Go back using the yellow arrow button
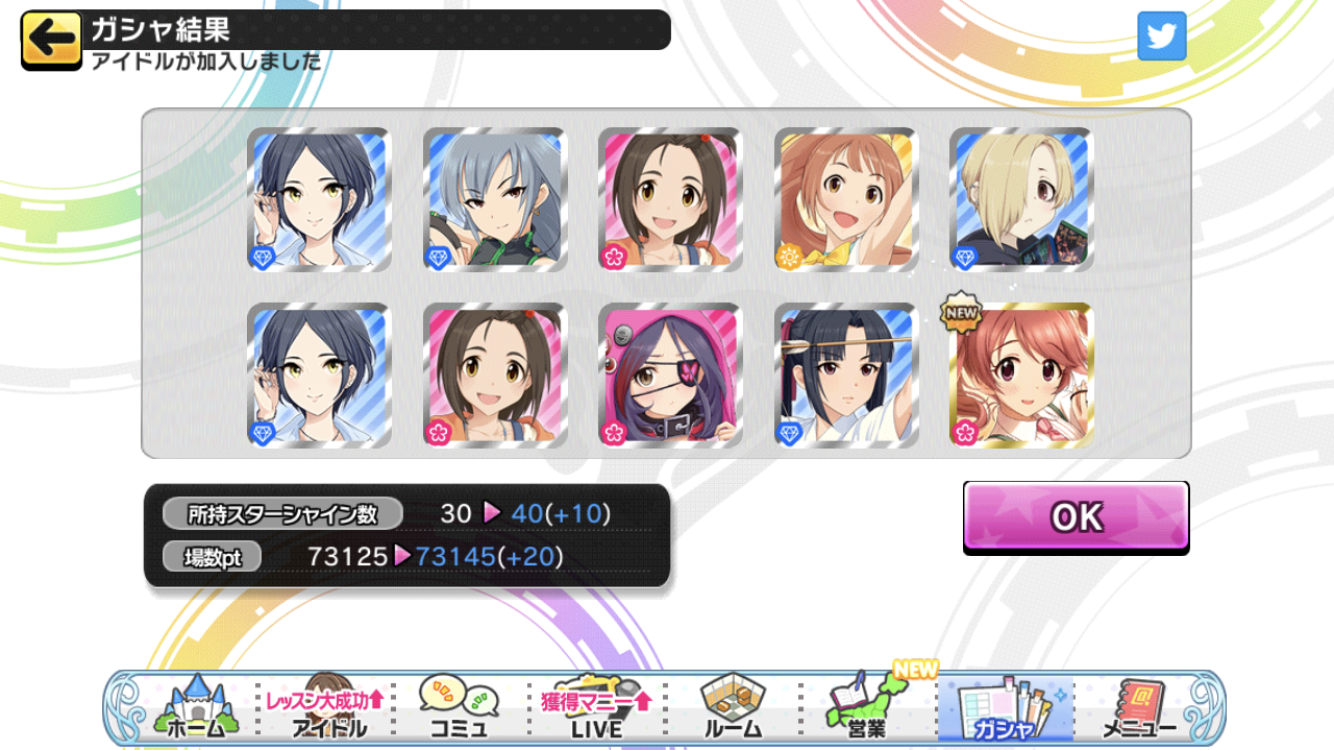Viewport: 1334px width, 750px height. (51, 40)
